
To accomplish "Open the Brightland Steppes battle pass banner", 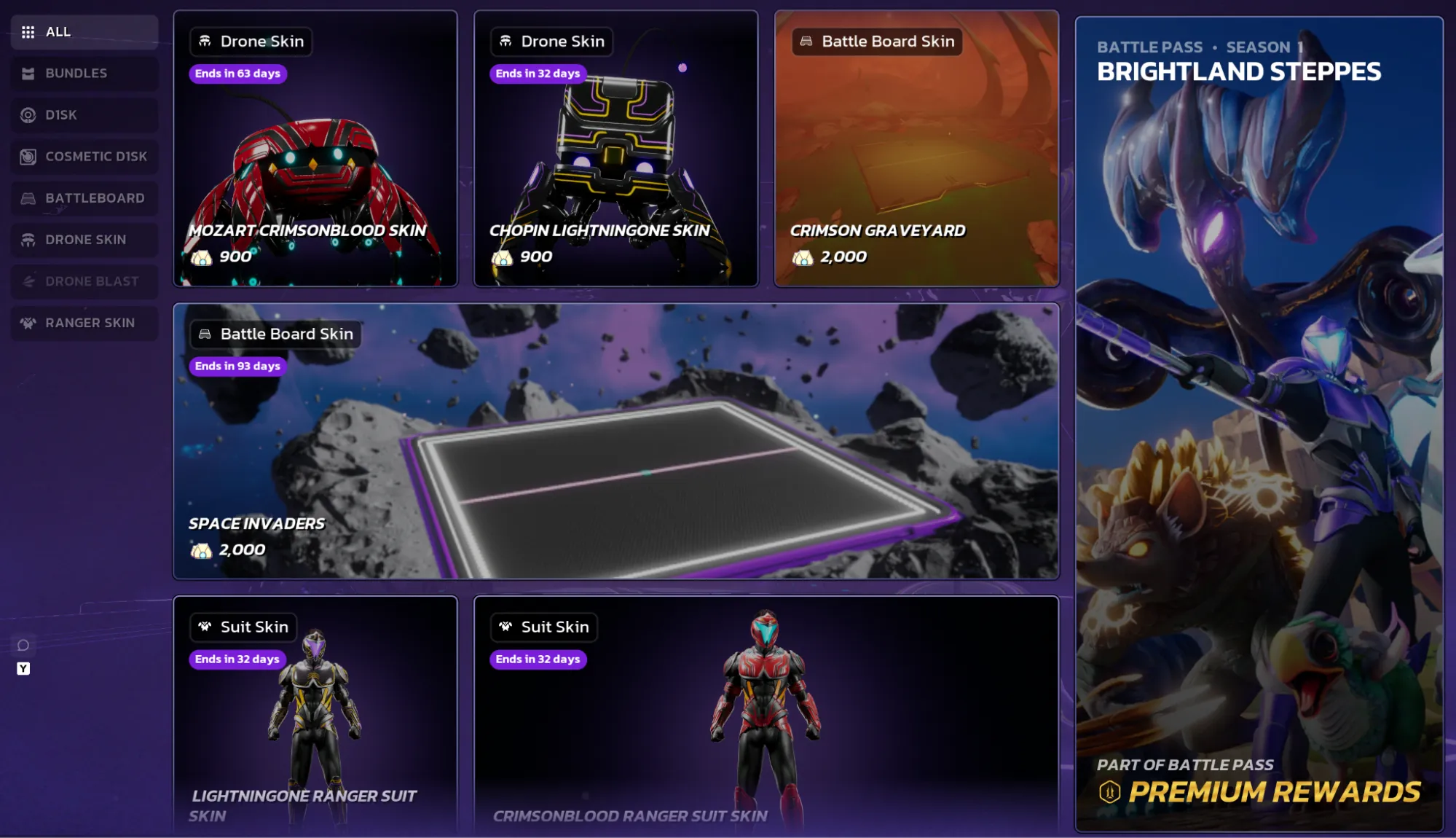I will pos(1259,423).
